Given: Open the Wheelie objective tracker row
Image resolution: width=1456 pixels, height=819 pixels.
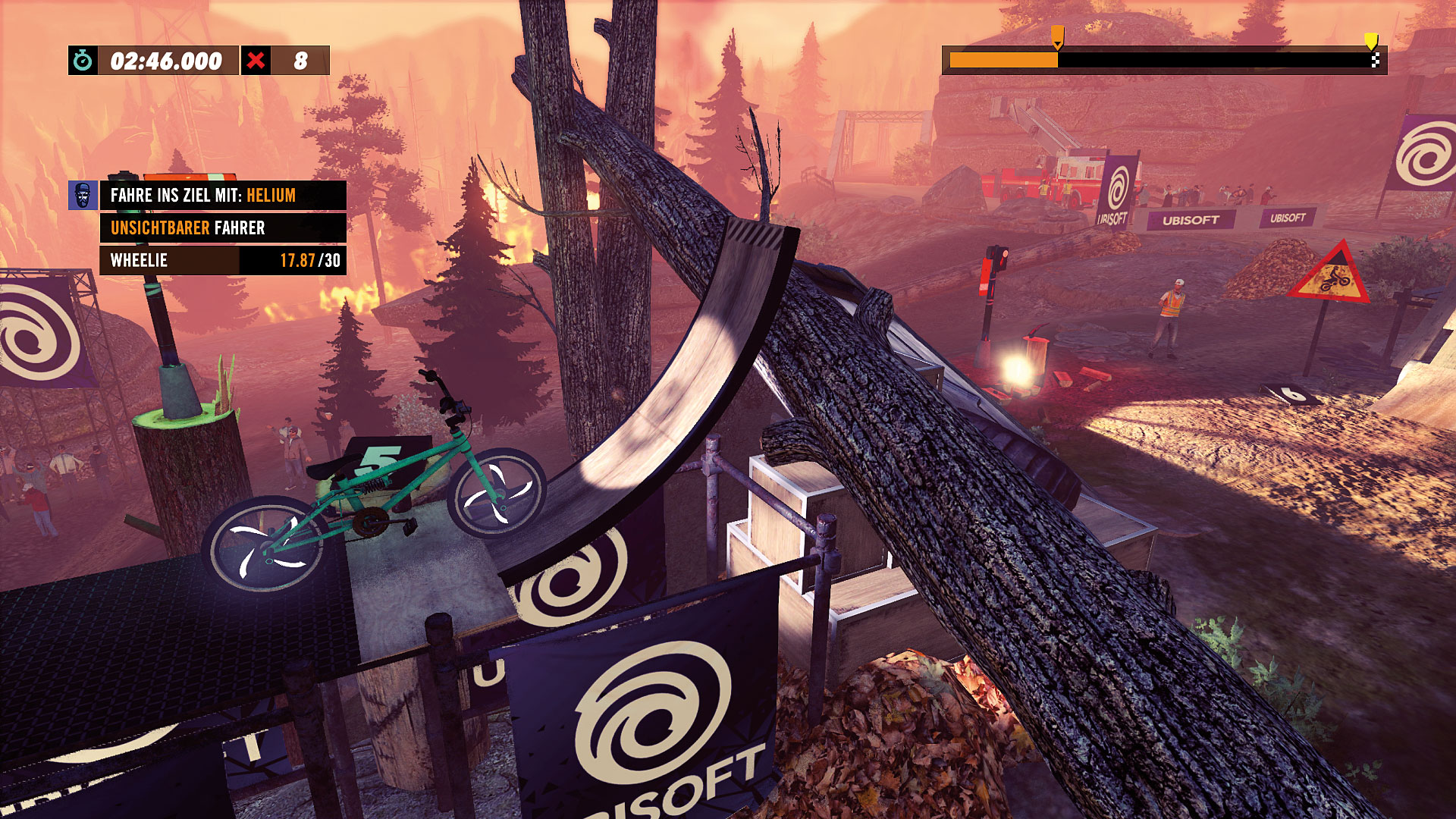Looking at the screenshot, I should 223,260.
